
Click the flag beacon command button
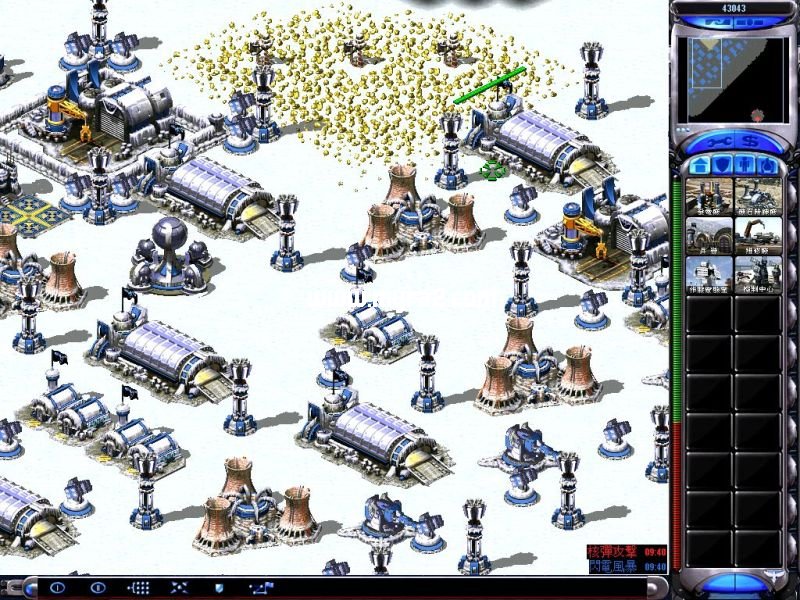click(x=261, y=588)
